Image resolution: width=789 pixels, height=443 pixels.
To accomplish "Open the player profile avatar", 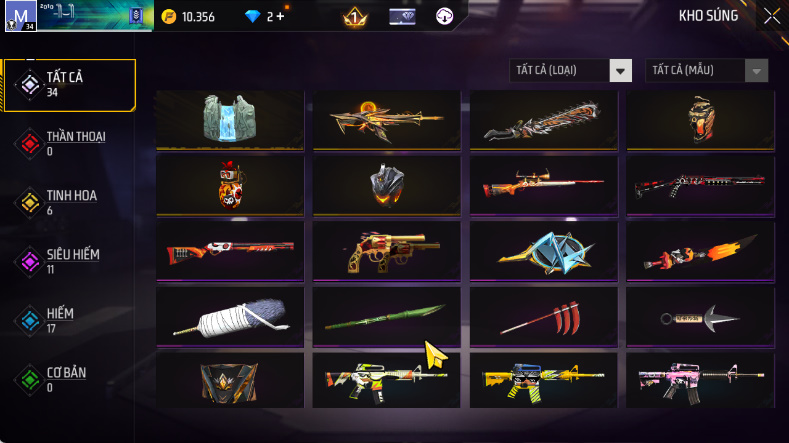I will click(19, 16).
